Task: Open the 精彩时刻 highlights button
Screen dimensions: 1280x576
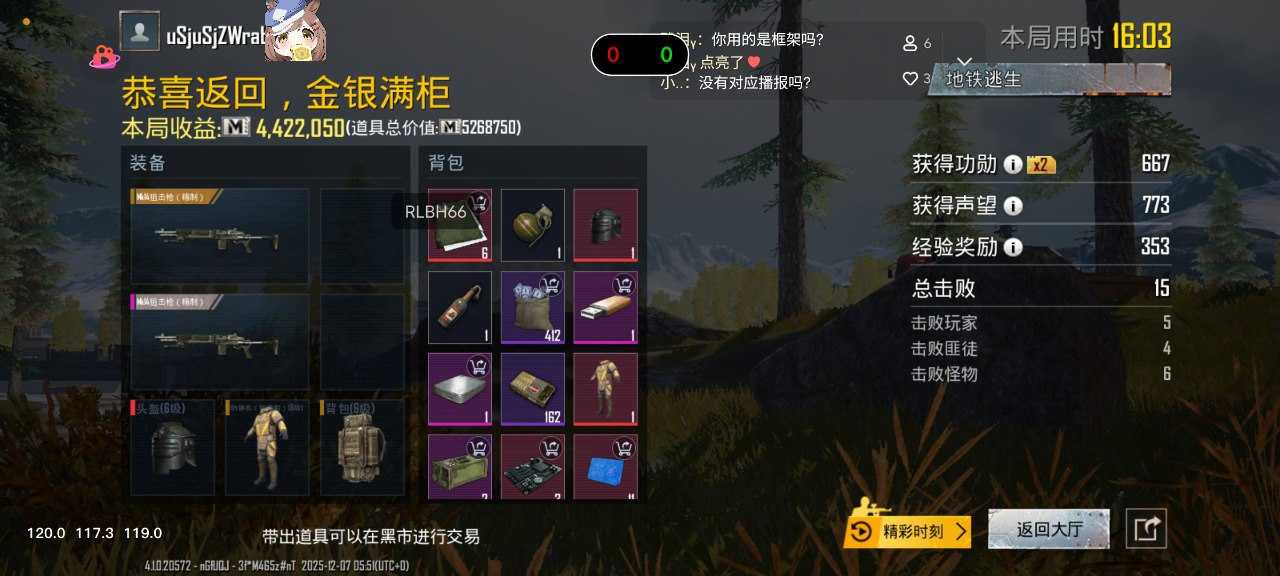Action: click(908, 531)
